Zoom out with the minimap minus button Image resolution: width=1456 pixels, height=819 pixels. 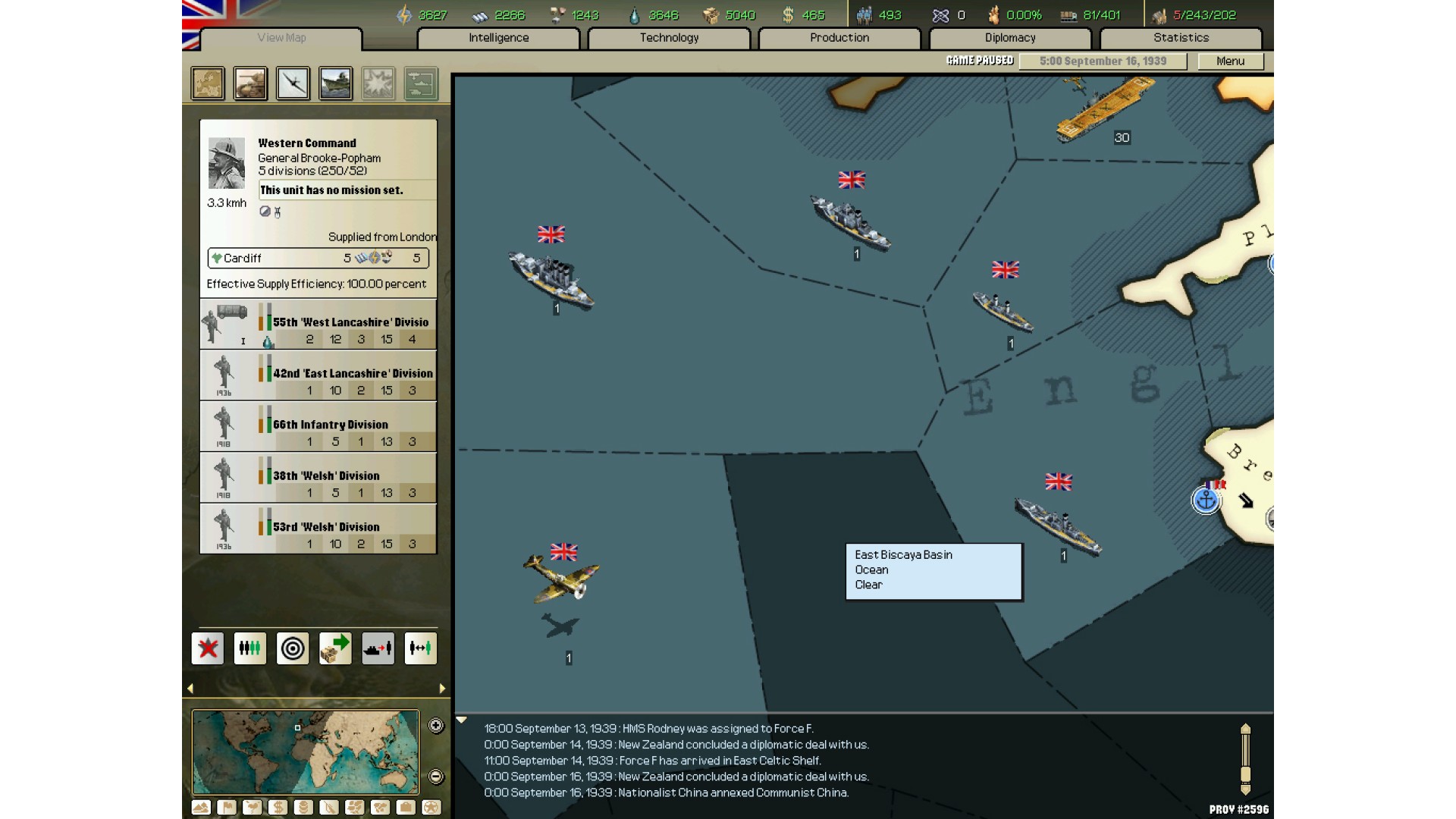pos(436,777)
